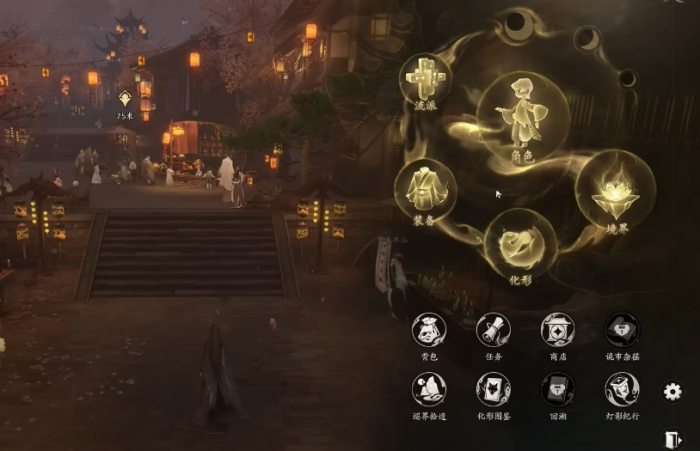The width and height of the screenshot is (700, 451).
Task: Open settings with the gear icon
Action: 673,391
